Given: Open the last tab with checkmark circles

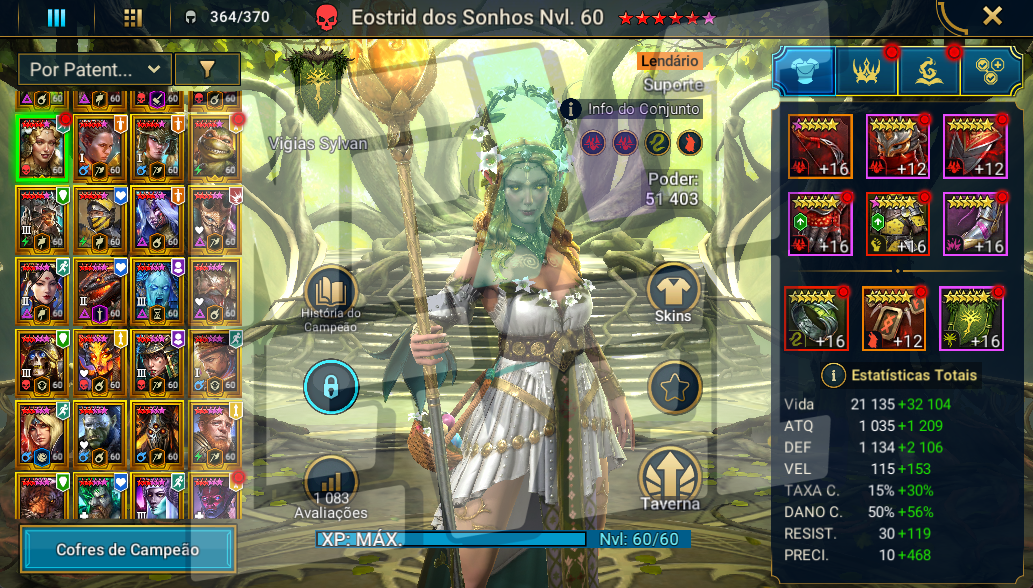Looking at the screenshot, I should [990, 71].
